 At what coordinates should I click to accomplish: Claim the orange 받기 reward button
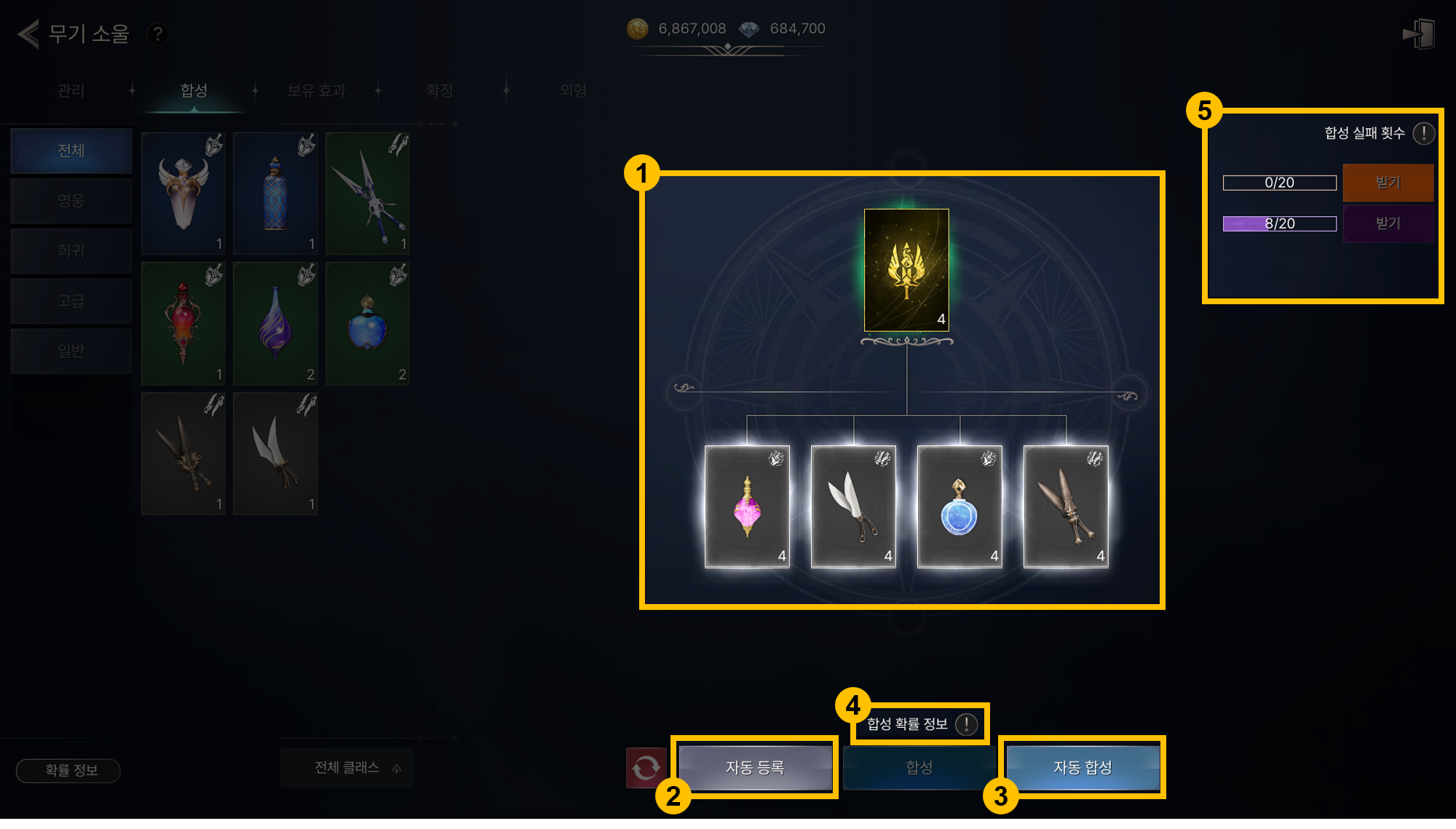[x=1388, y=182]
